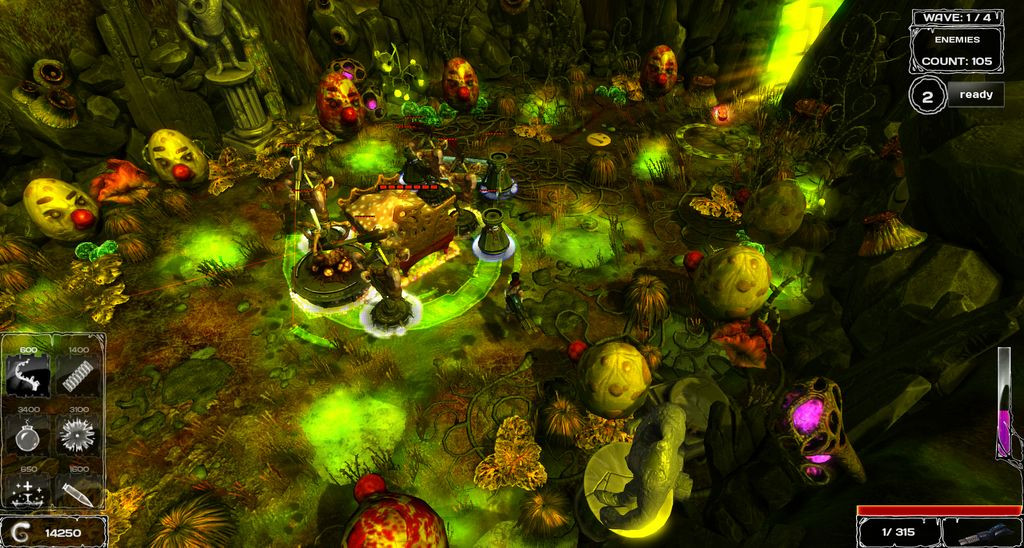1024x548 pixels.
Task: Select the equipped gun weapon slot
Action: (981, 533)
